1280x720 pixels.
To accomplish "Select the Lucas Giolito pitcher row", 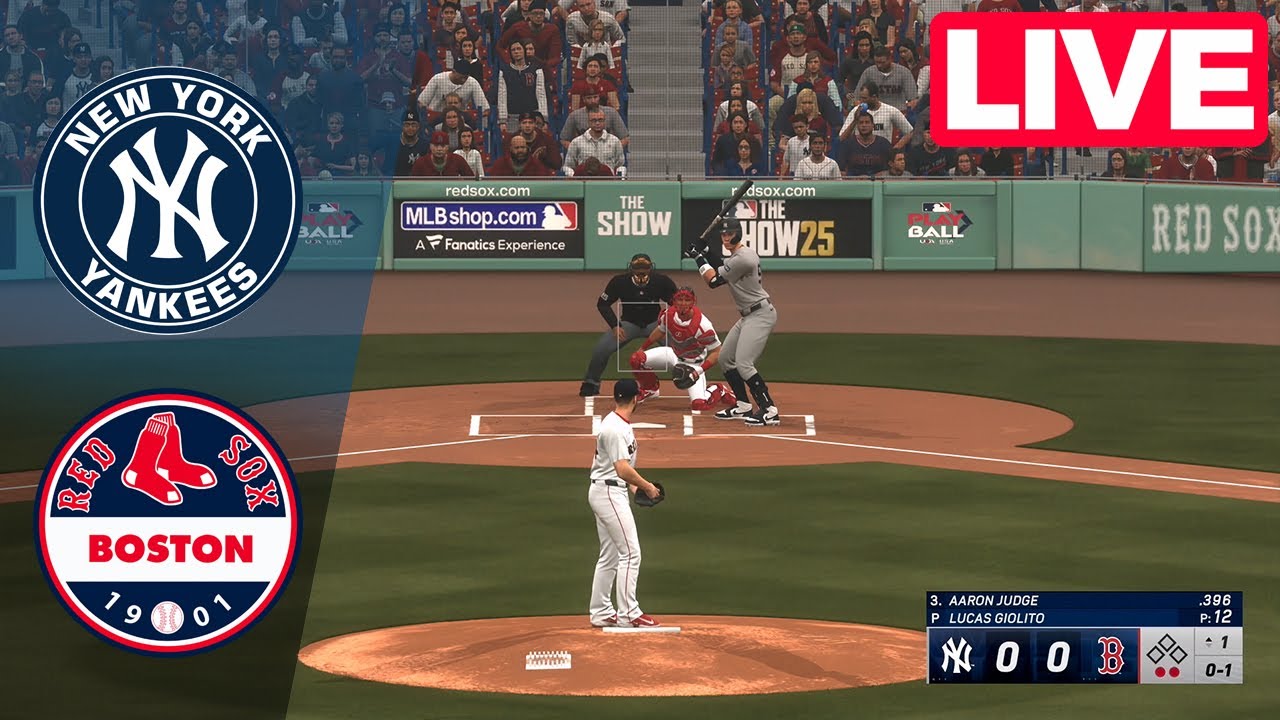I will click(x=995, y=617).
